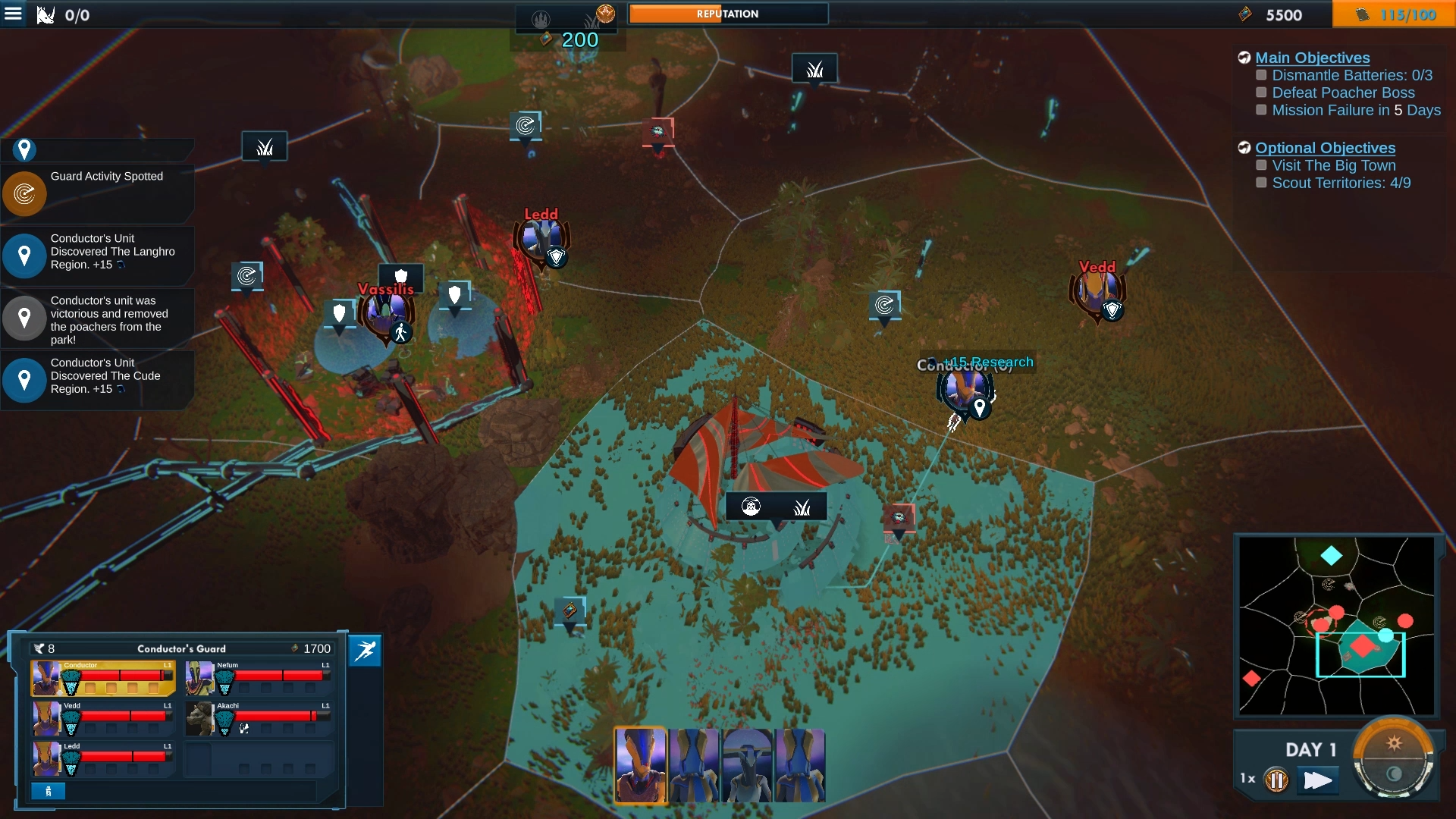The width and height of the screenshot is (1456, 819).
Task: Select Ledd in the squad panel
Action: coord(103,758)
